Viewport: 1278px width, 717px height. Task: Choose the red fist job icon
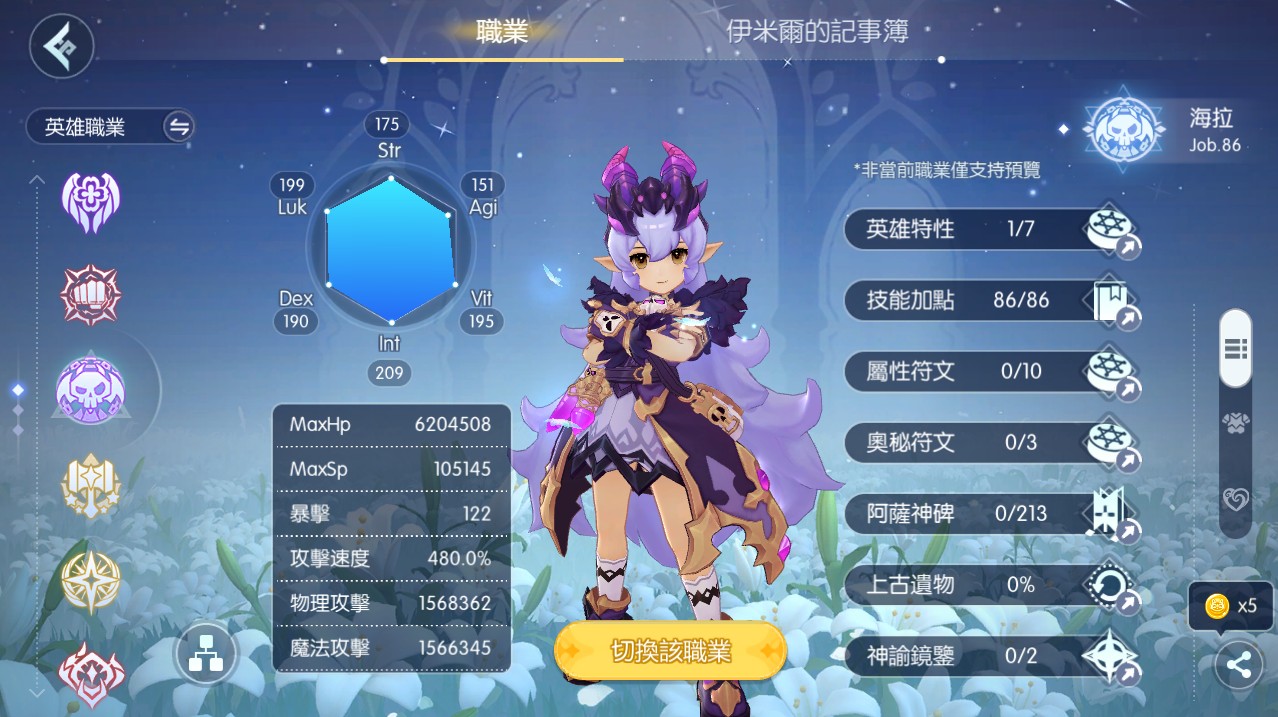tap(90, 295)
